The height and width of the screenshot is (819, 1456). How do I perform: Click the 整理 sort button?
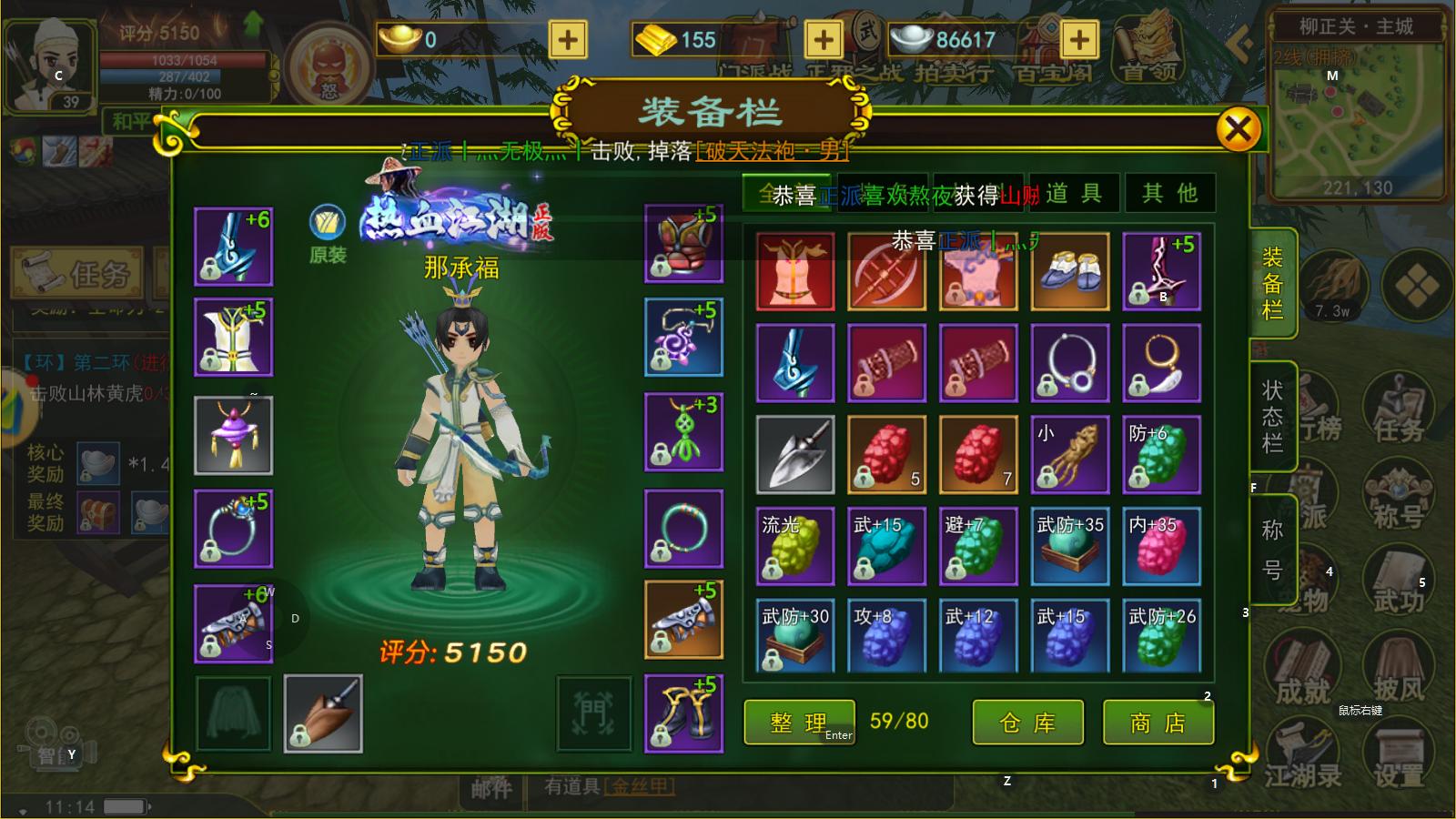click(x=799, y=723)
